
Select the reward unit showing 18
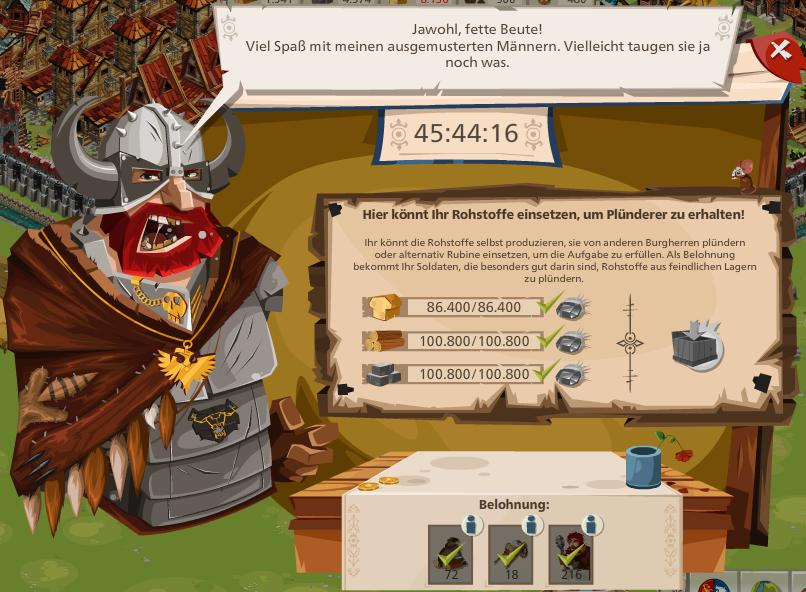(510, 554)
